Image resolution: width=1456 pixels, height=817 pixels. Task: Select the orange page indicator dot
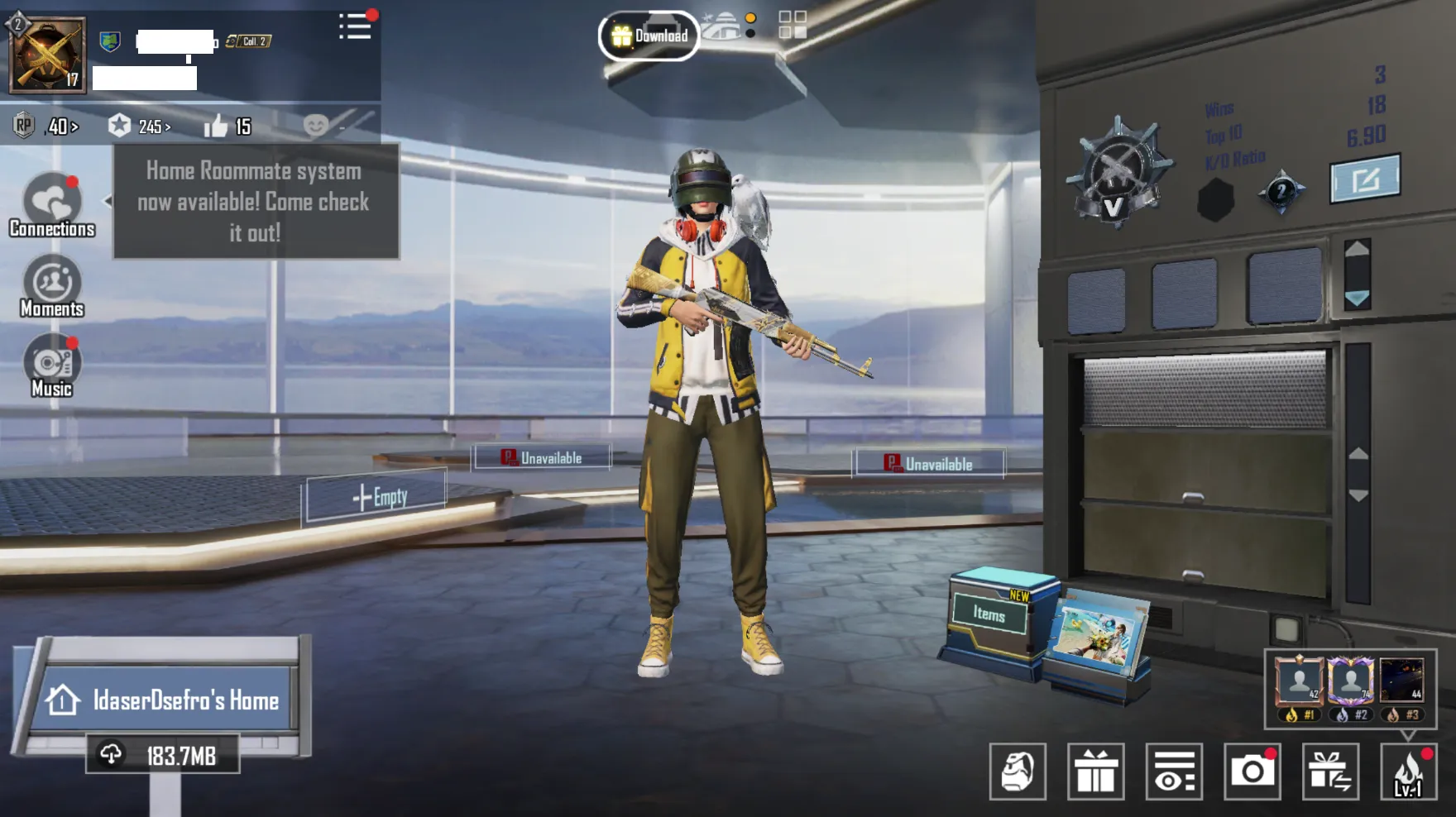coord(751,17)
